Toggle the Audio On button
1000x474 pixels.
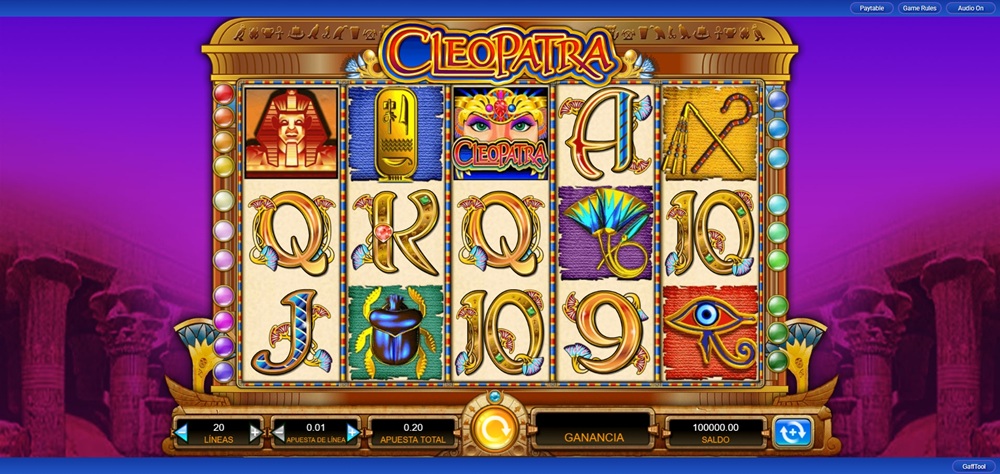pos(969,8)
